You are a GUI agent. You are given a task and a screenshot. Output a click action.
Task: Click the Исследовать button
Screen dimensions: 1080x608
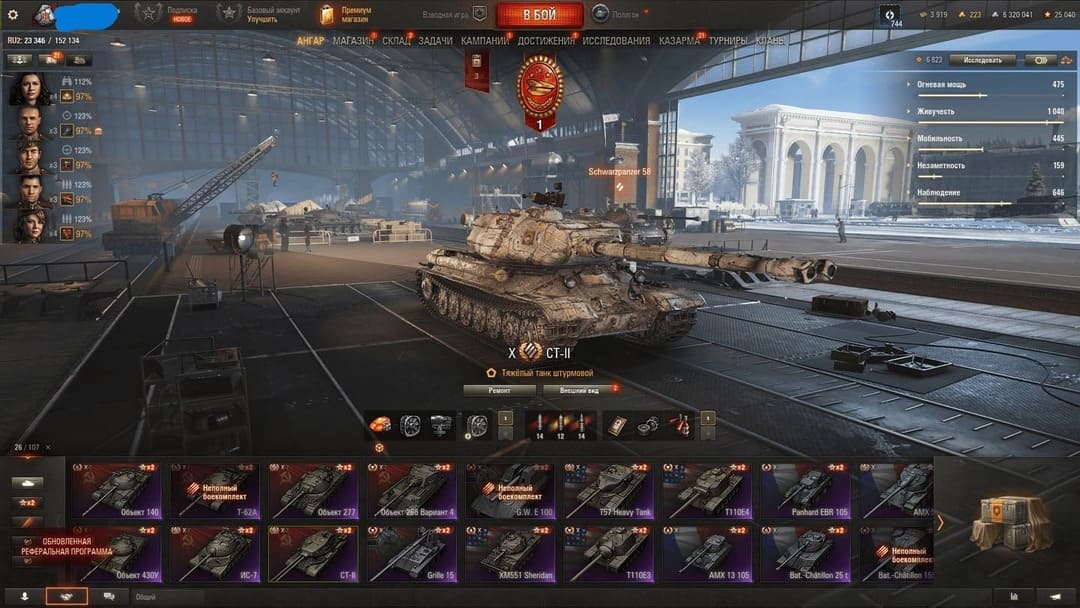tap(983, 60)
